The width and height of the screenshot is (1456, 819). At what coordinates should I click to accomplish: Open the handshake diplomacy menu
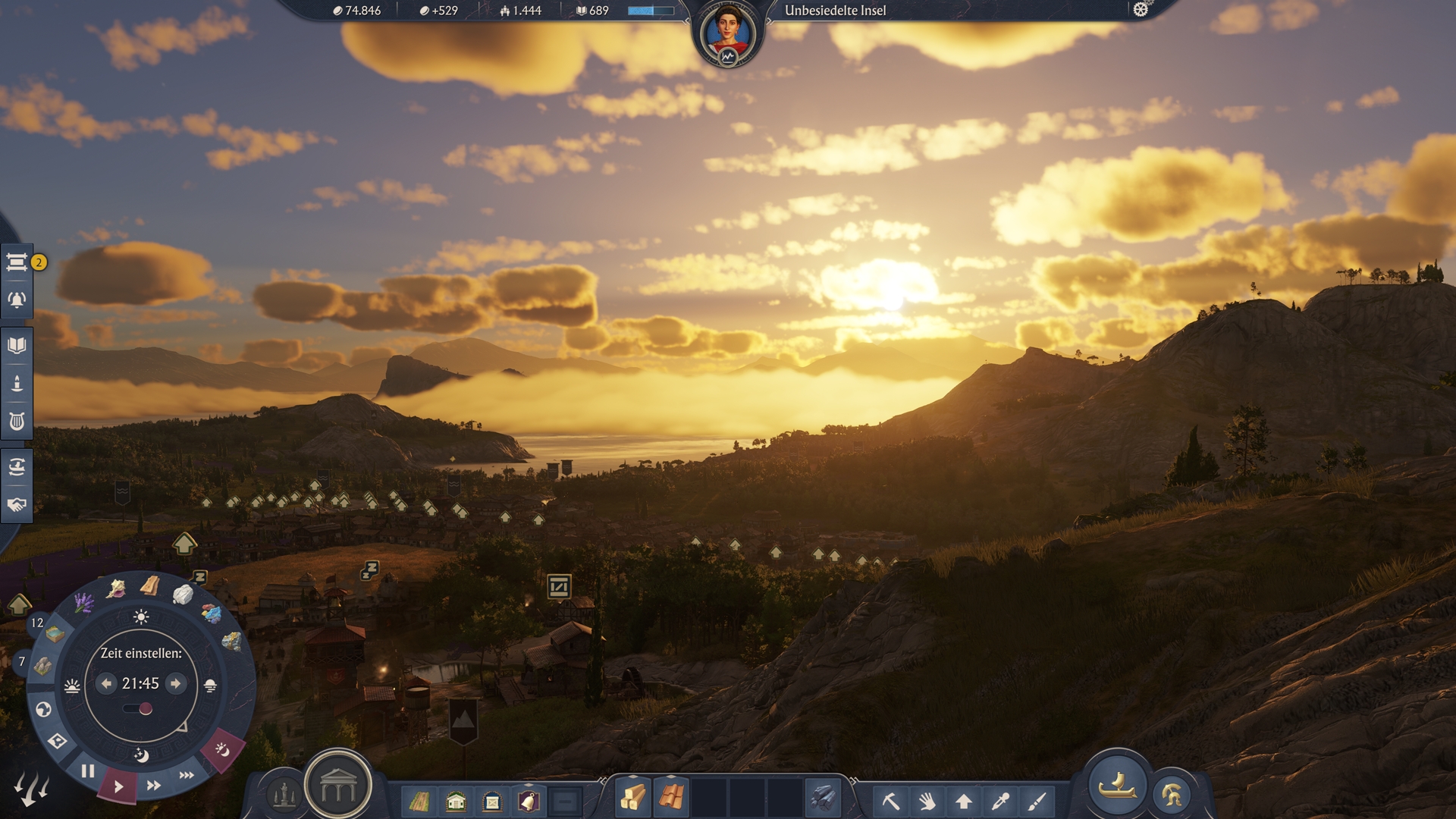tap(17, 504)
